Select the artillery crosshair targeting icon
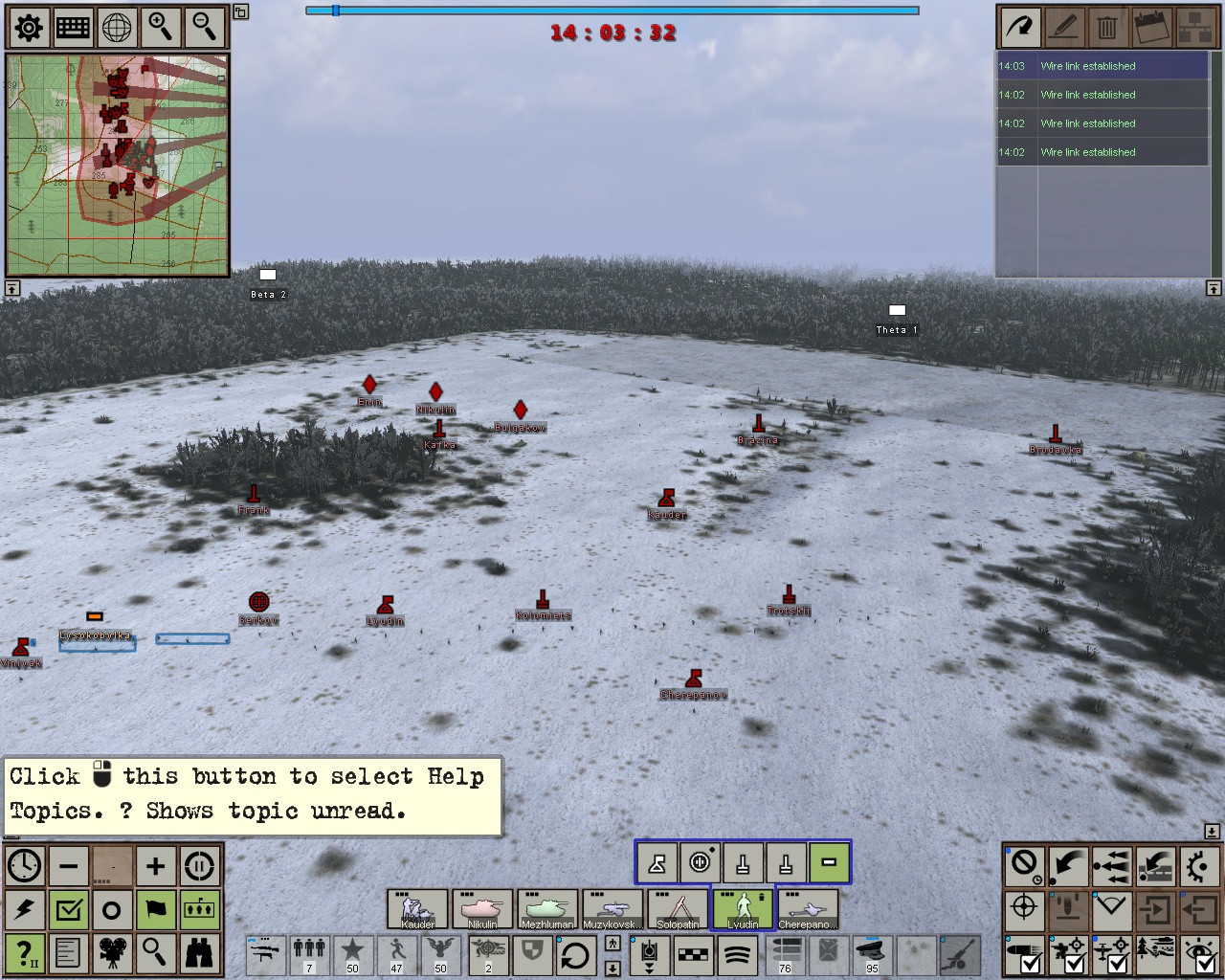 (1023, 909)
